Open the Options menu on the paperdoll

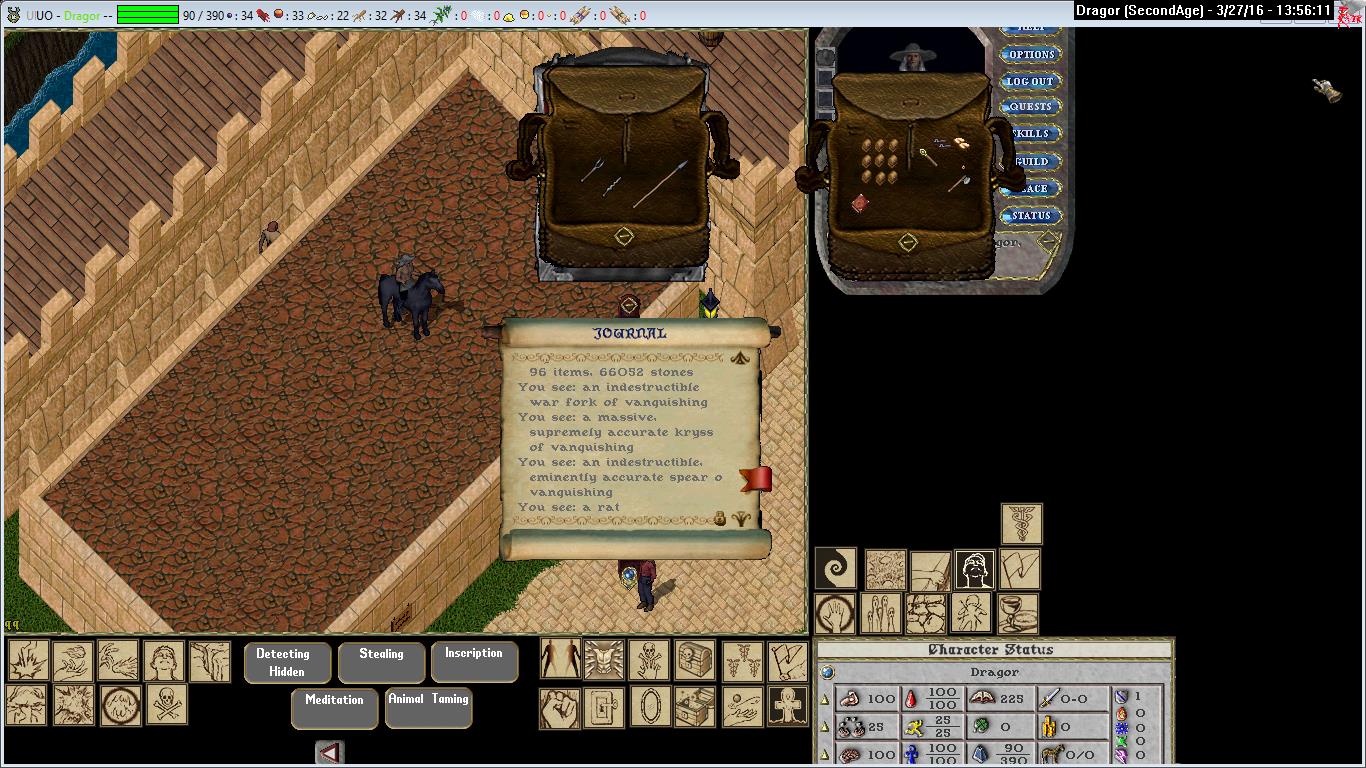[1031, 55]
